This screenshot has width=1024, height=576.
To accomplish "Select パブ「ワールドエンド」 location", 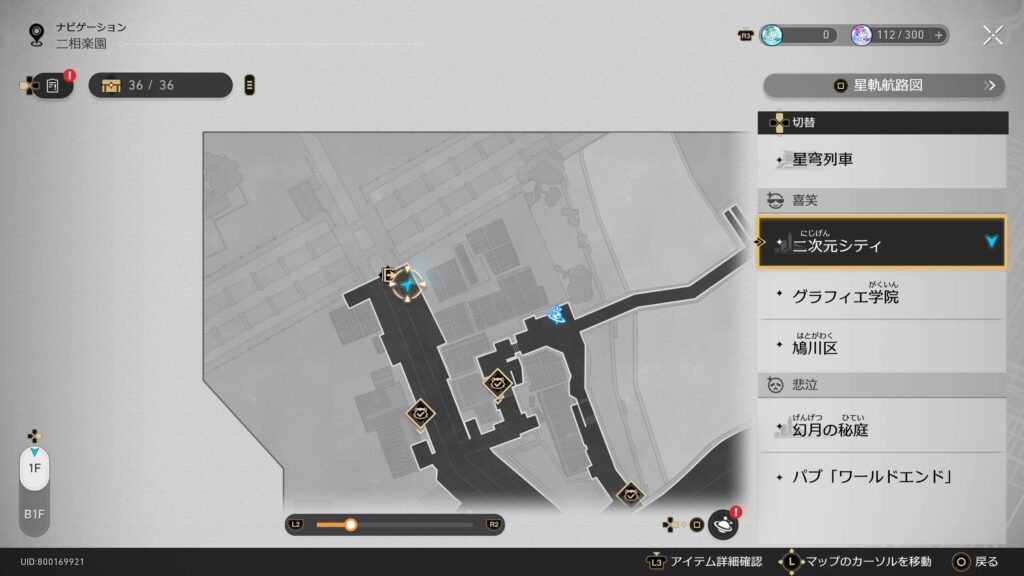I will click(881, 476).
